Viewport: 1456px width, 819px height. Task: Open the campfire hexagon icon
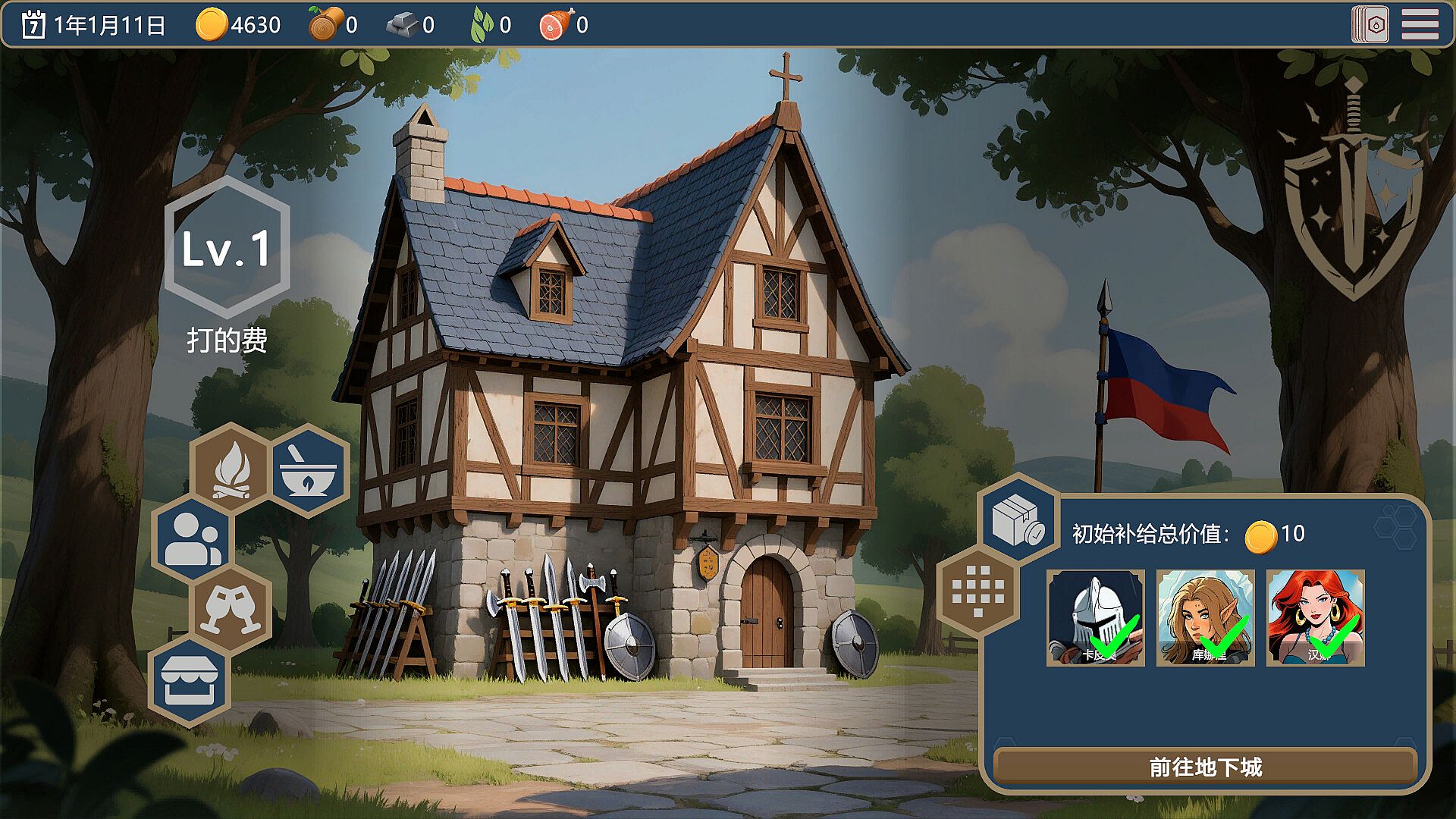231,469
